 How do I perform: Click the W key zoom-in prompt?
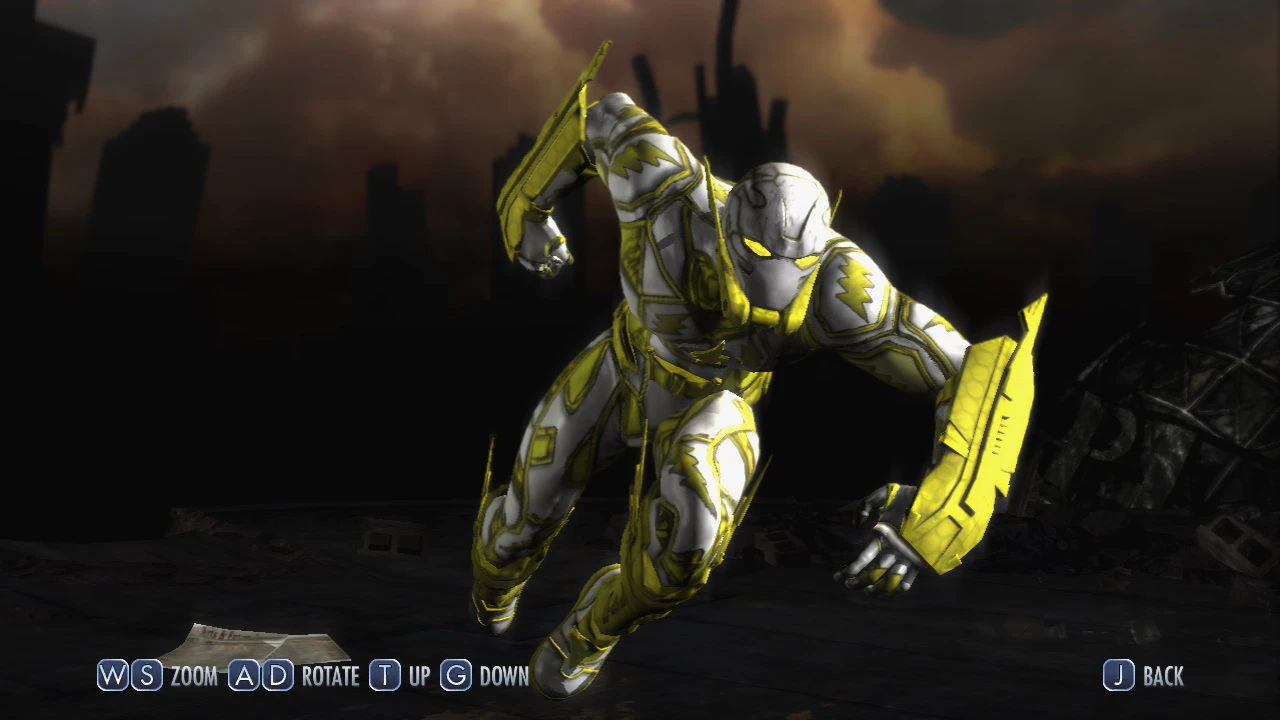112,677
